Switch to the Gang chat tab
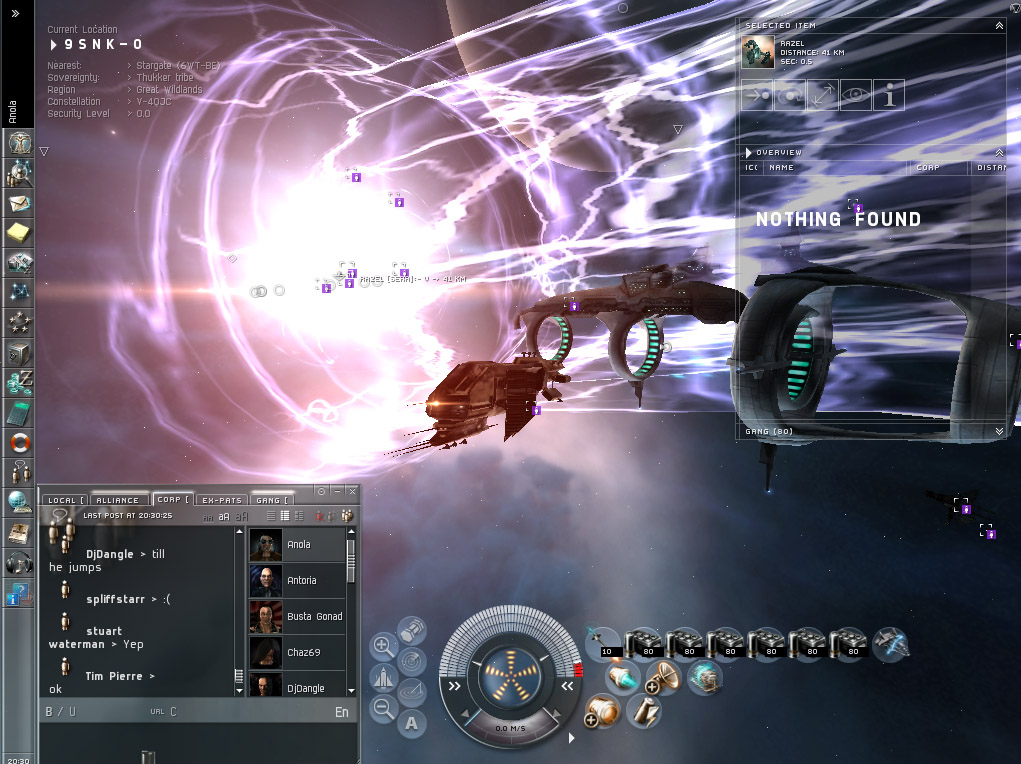This screenshot has height=764, width=1021. (x=272, y=500)
